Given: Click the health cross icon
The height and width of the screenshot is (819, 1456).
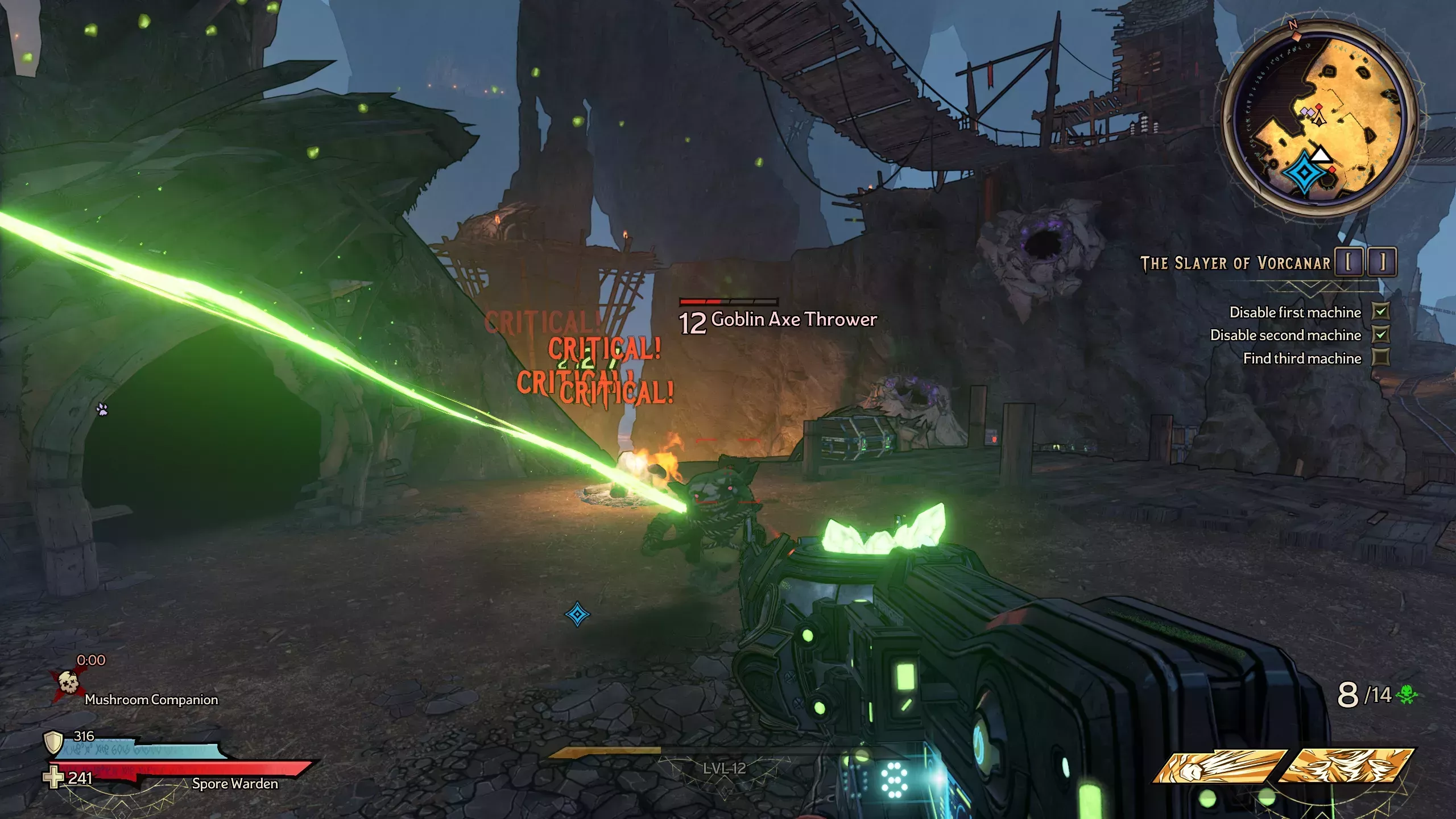Looking at the screenshot, I should coord(54,777).
